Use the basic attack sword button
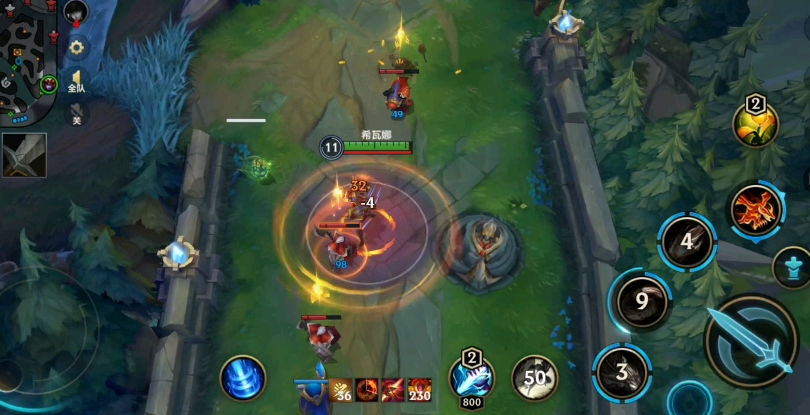This screenshot has width=810, height=415. coord(750,340)
